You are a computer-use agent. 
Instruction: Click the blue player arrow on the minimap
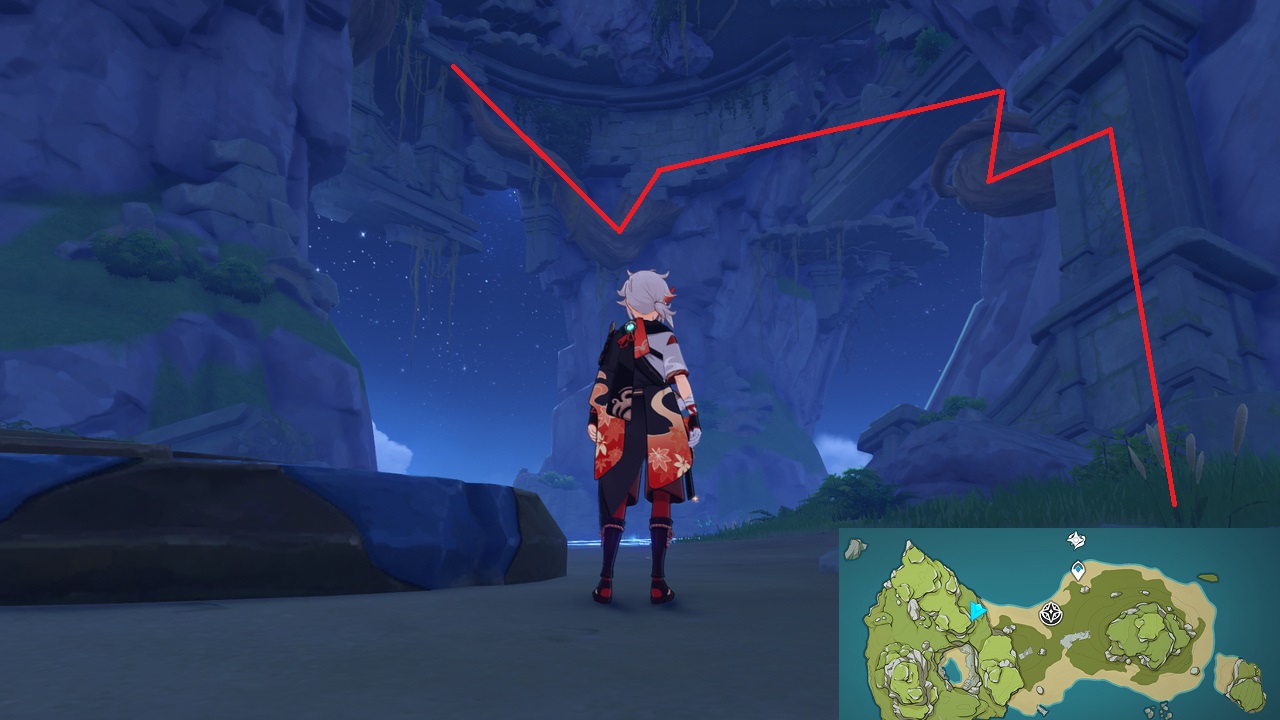(x=977, y=611)
